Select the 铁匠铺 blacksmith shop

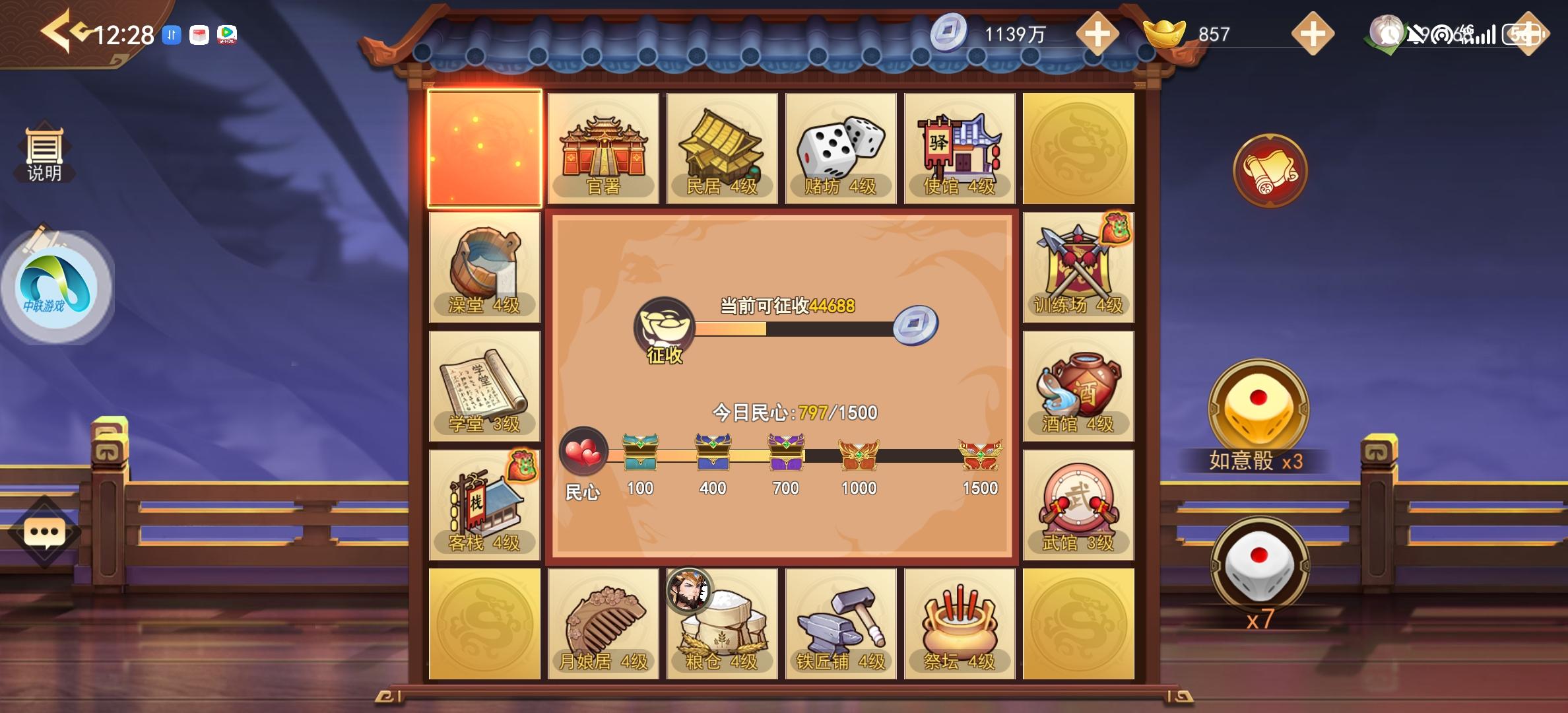(841, 623)
